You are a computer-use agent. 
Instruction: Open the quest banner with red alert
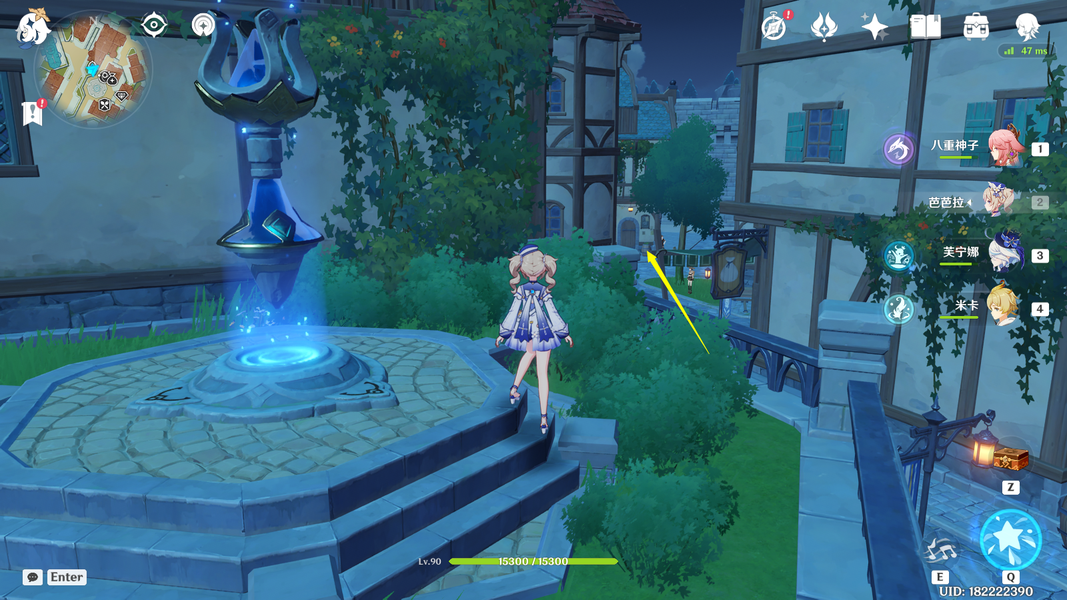(x=32, y=112)
